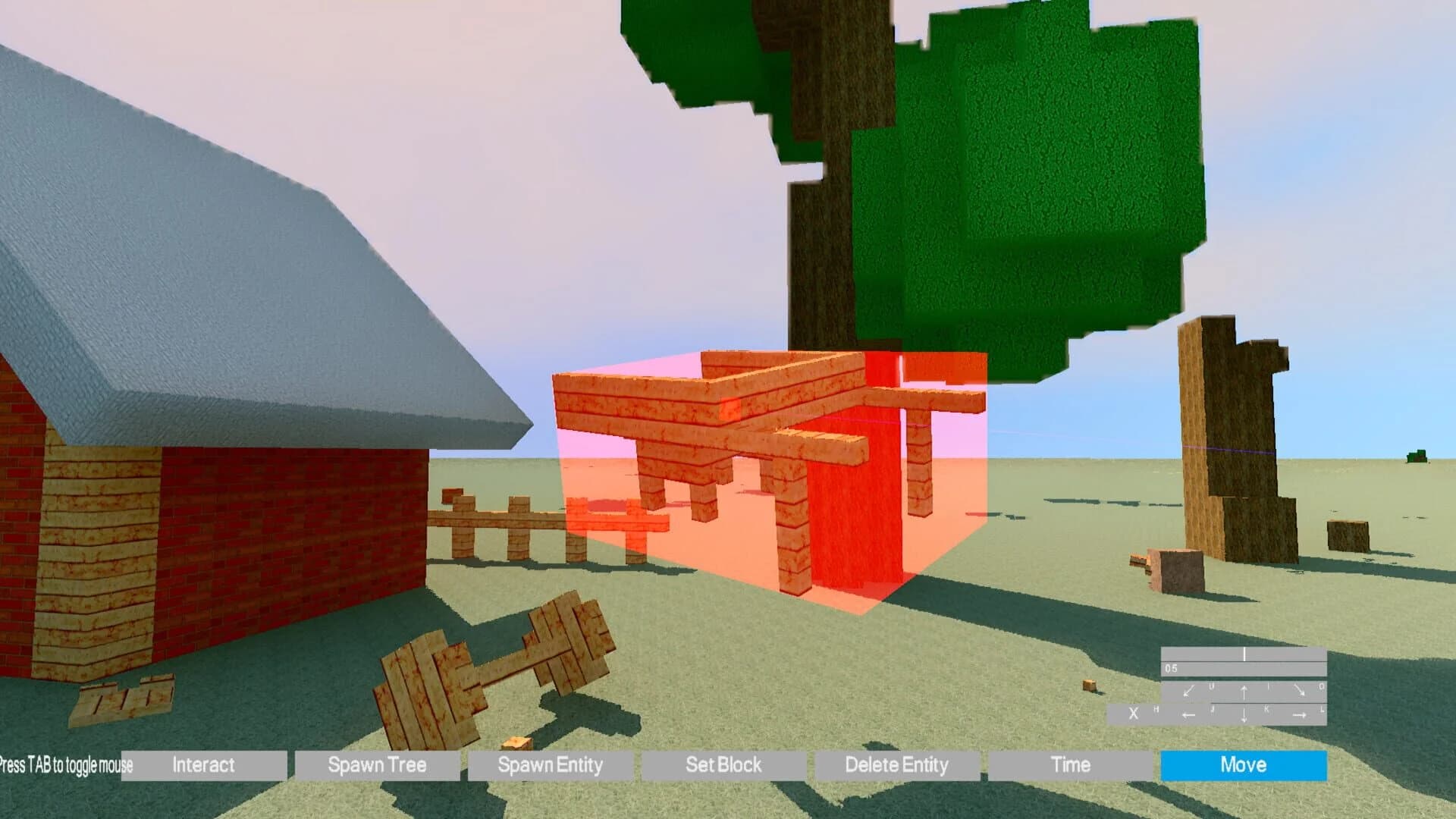Switch to the Time tab

1071,765
